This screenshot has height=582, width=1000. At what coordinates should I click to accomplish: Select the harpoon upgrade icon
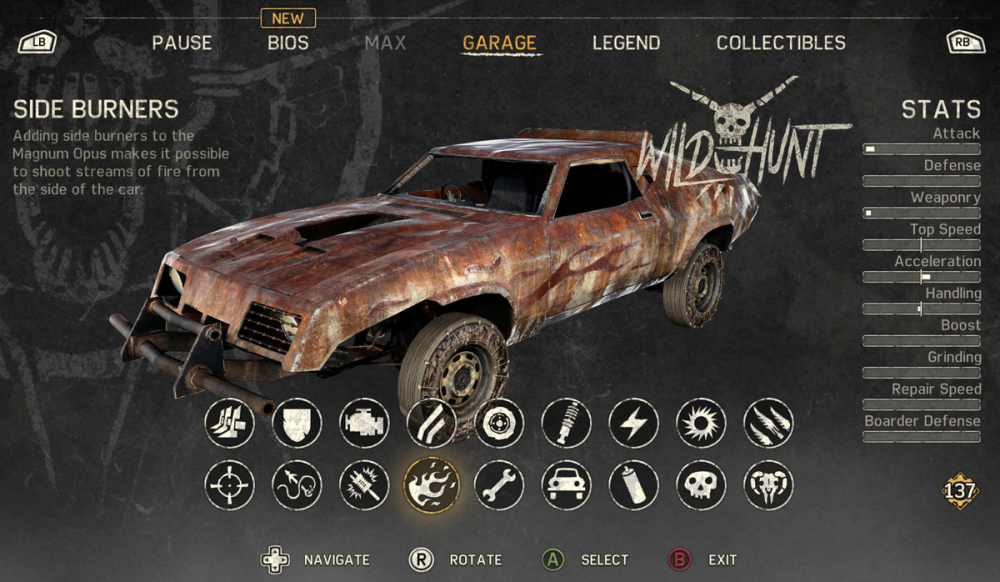[x=297, y=486]
